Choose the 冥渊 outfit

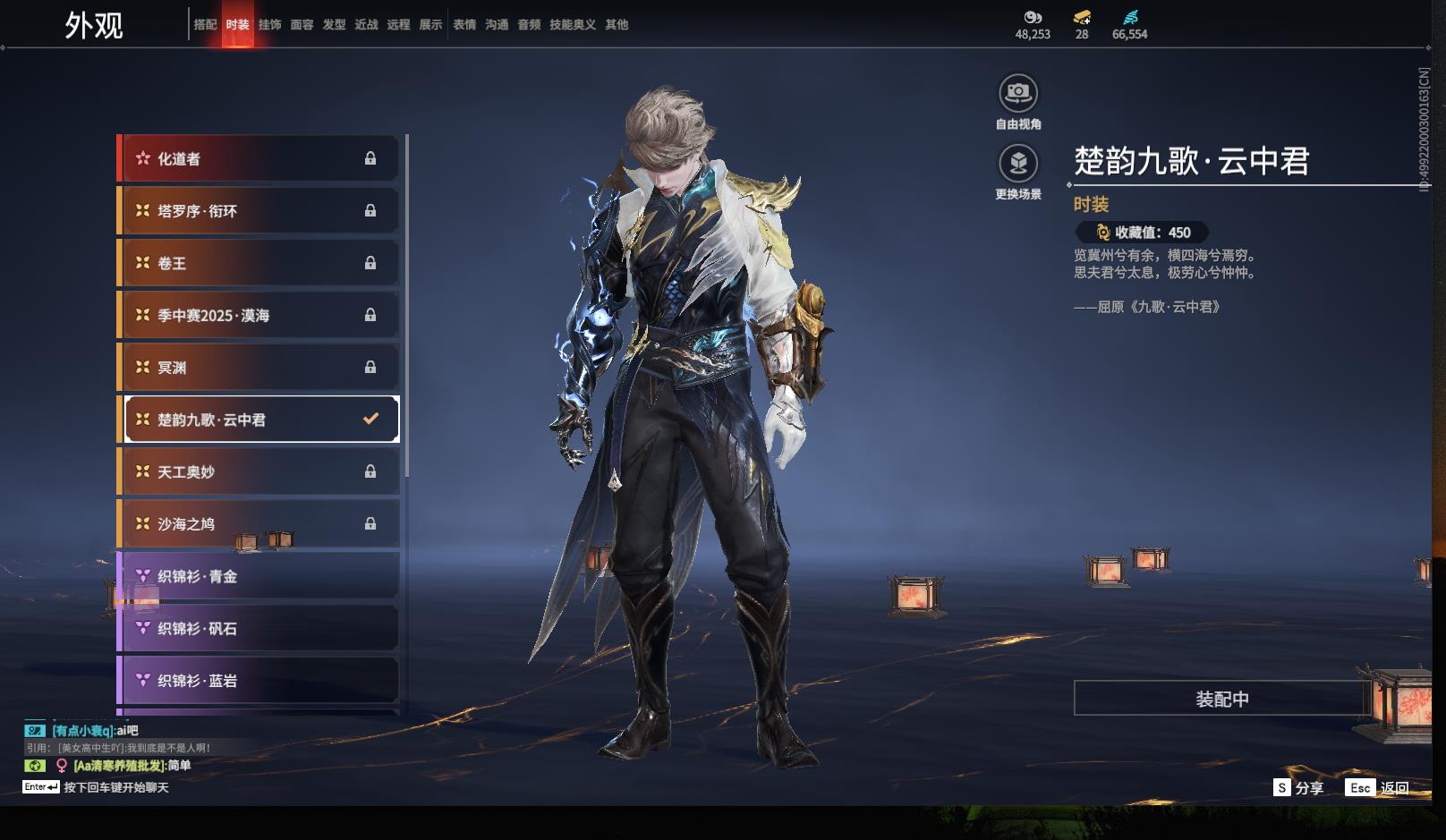(x=259, y=368)
